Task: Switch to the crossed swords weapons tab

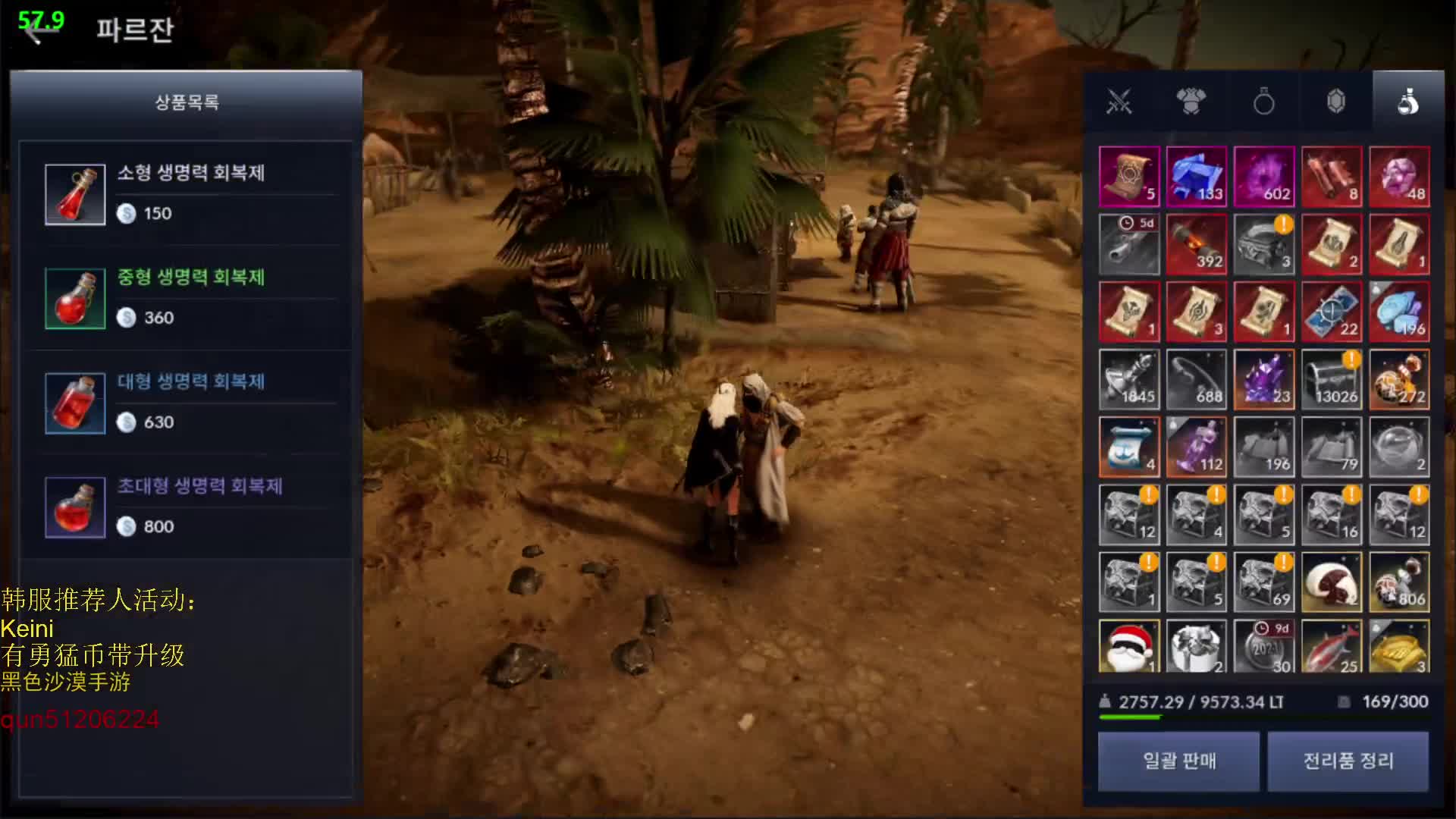Action: [1119, 102]
